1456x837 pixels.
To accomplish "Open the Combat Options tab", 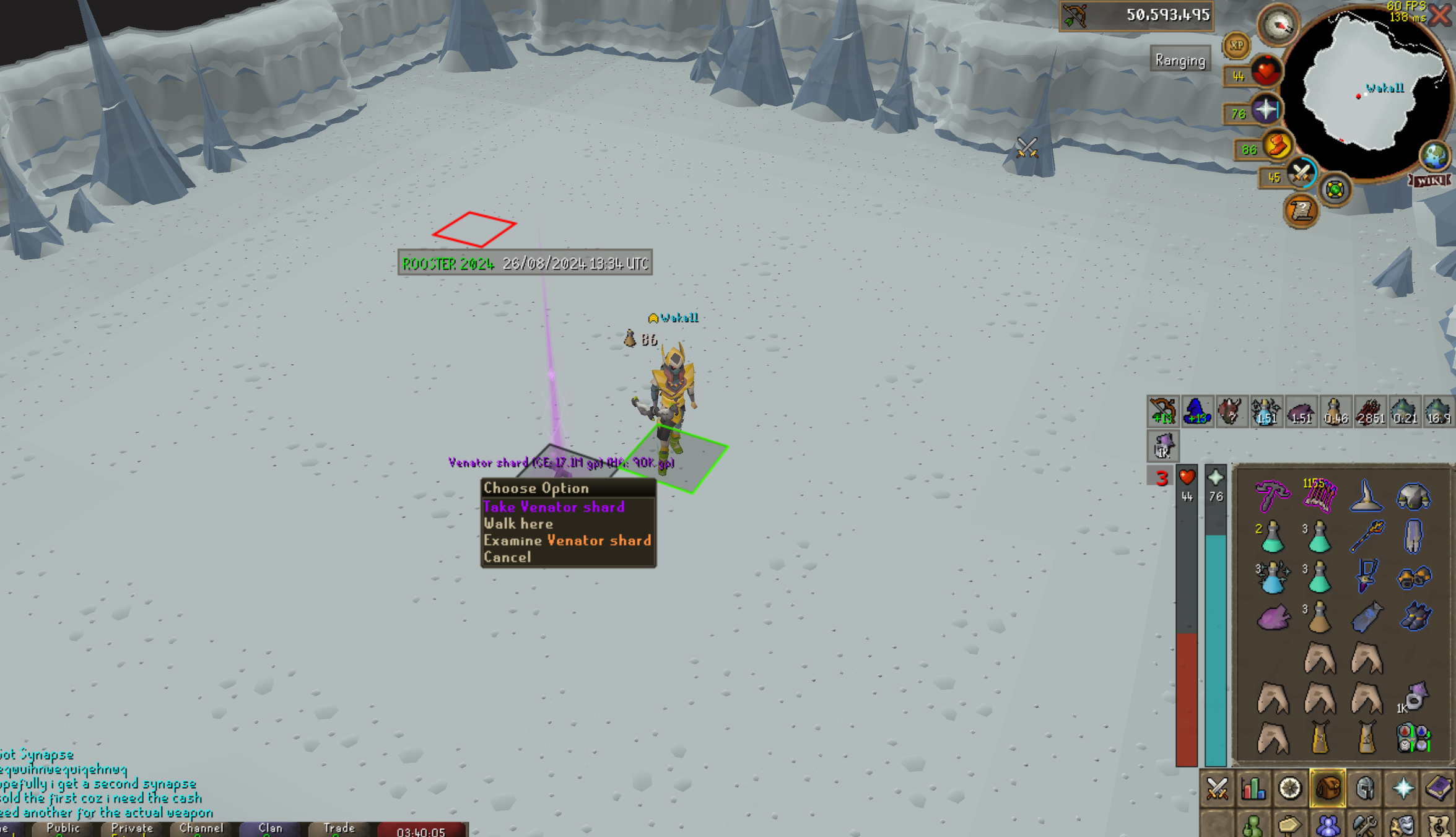I will 1217,789.
